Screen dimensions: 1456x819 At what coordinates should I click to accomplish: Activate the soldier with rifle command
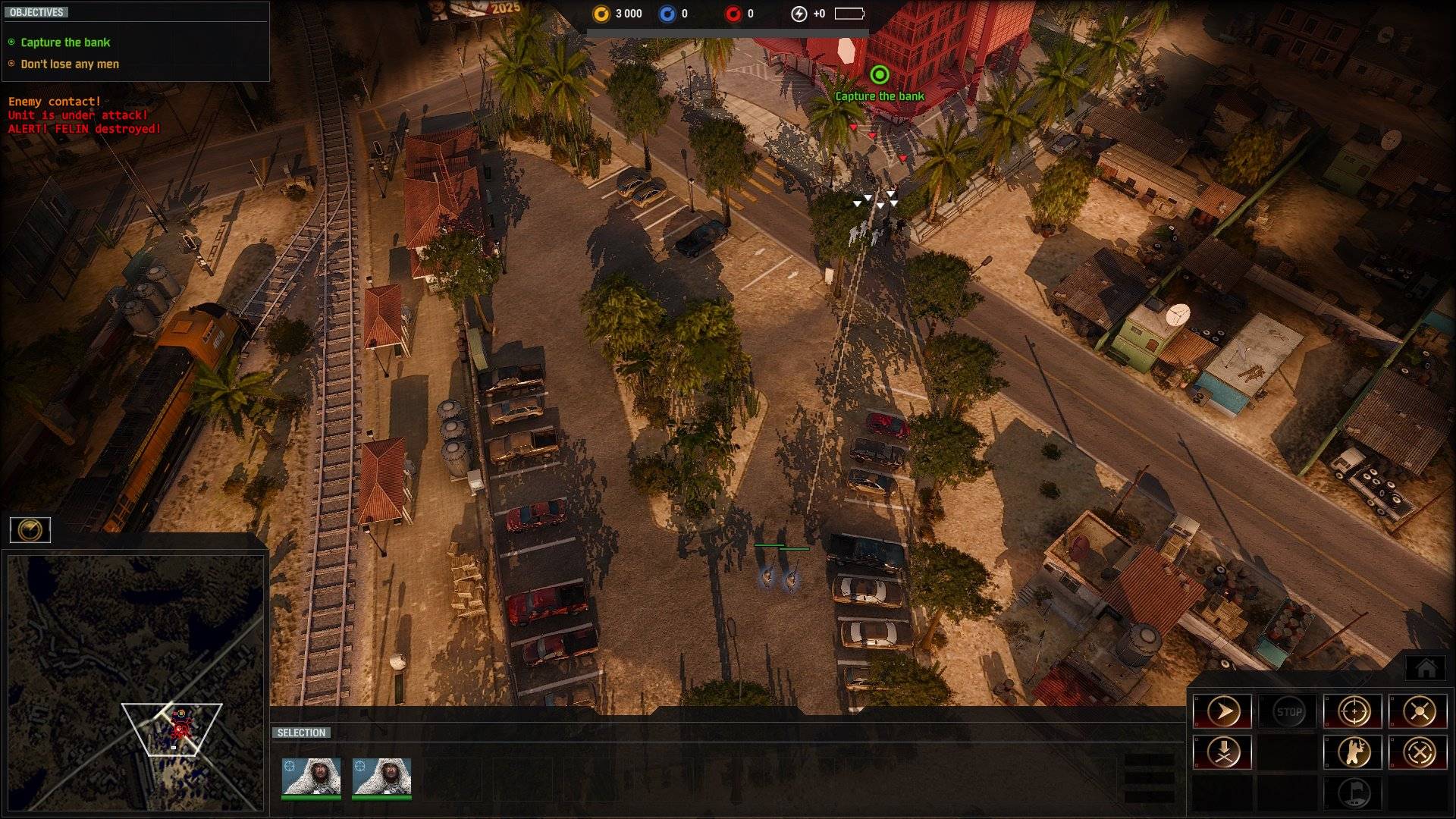tap(1354, 752)
